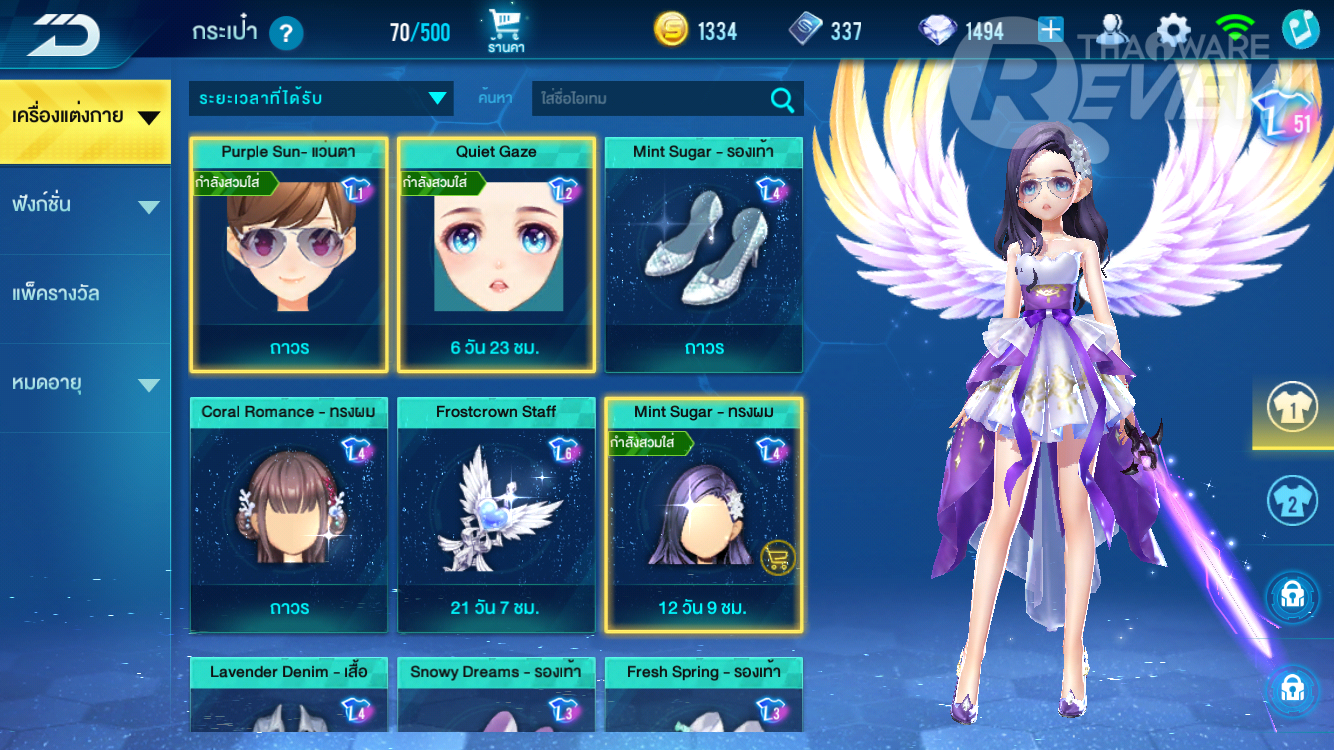1334x750 pixels.
Task: Expand the ฟังก์ชั่น category
Action: point(85,206)
